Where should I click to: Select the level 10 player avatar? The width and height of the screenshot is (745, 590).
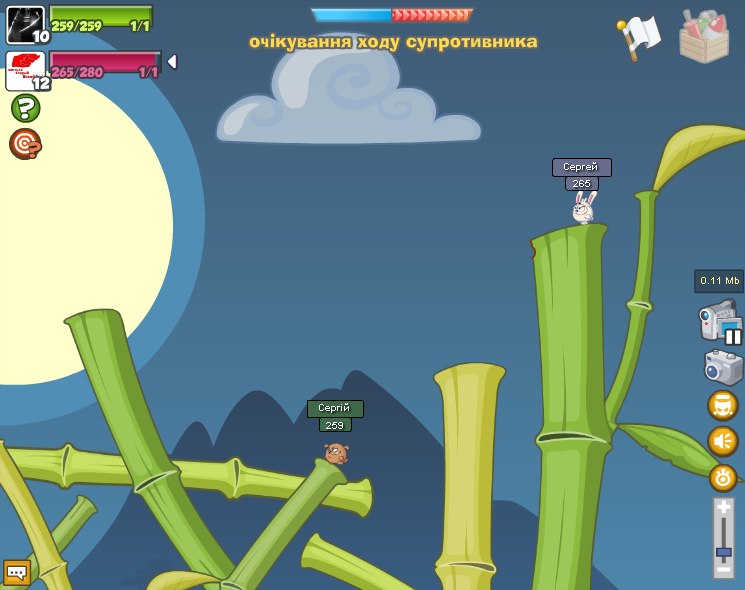(24, 24)
